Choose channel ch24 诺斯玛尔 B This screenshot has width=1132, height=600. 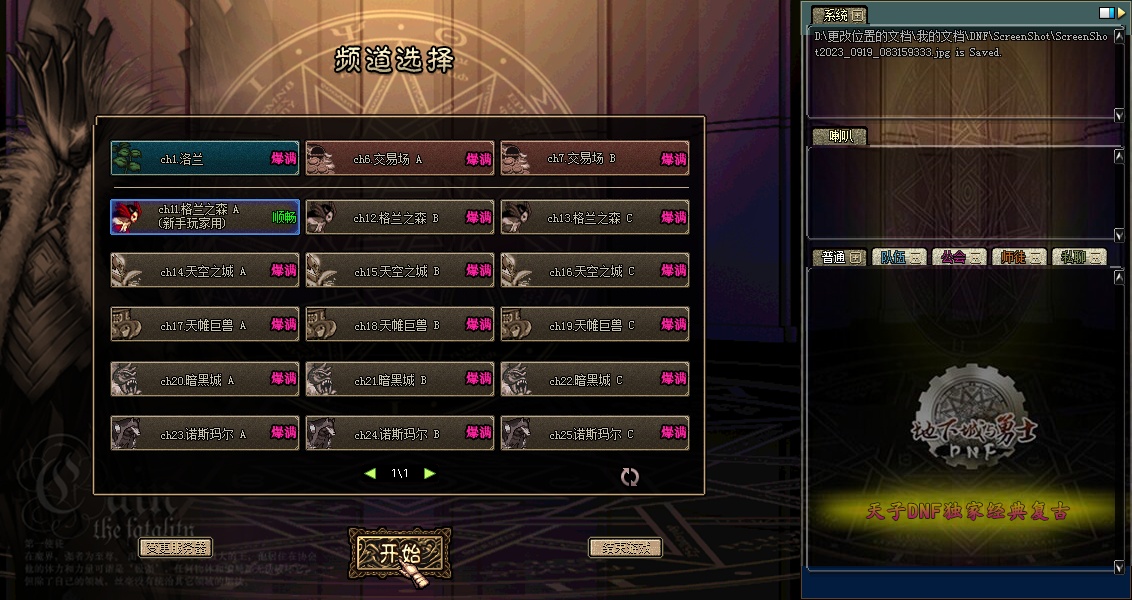coord(400,434)
